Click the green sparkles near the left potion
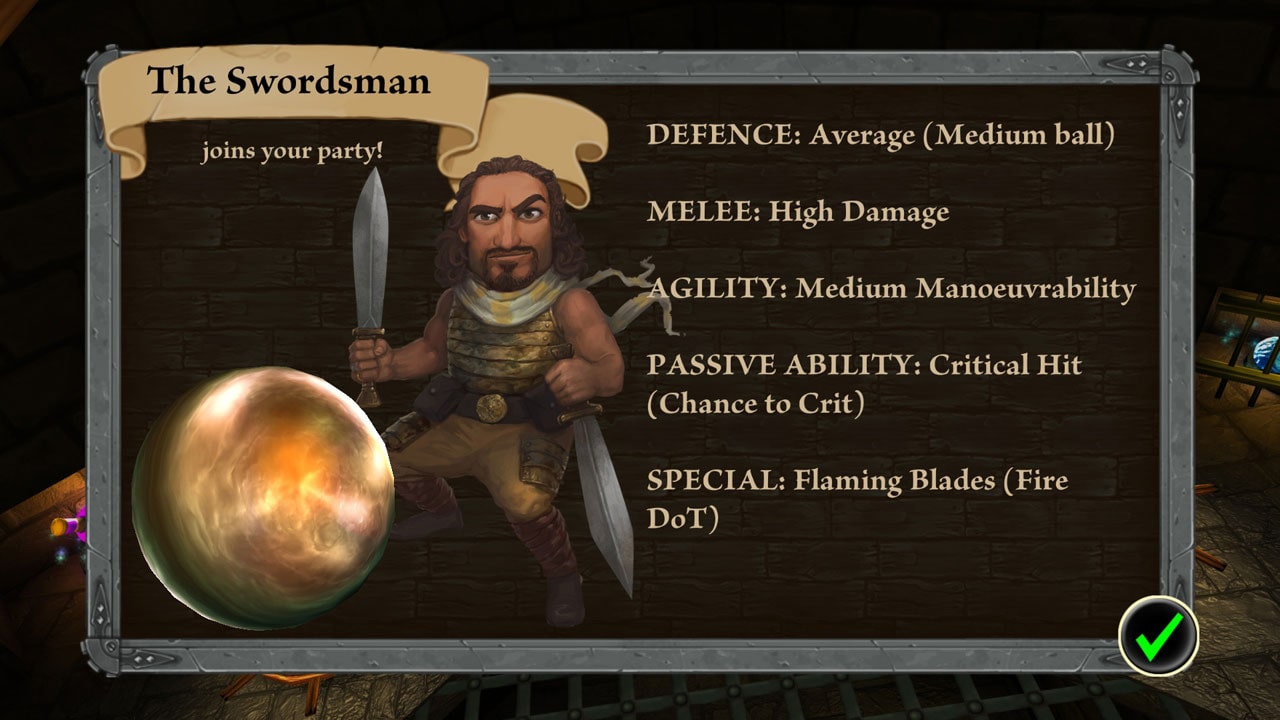Viewport: 1280px width, 720px height. pyautogui.click(x=60, y=558)
